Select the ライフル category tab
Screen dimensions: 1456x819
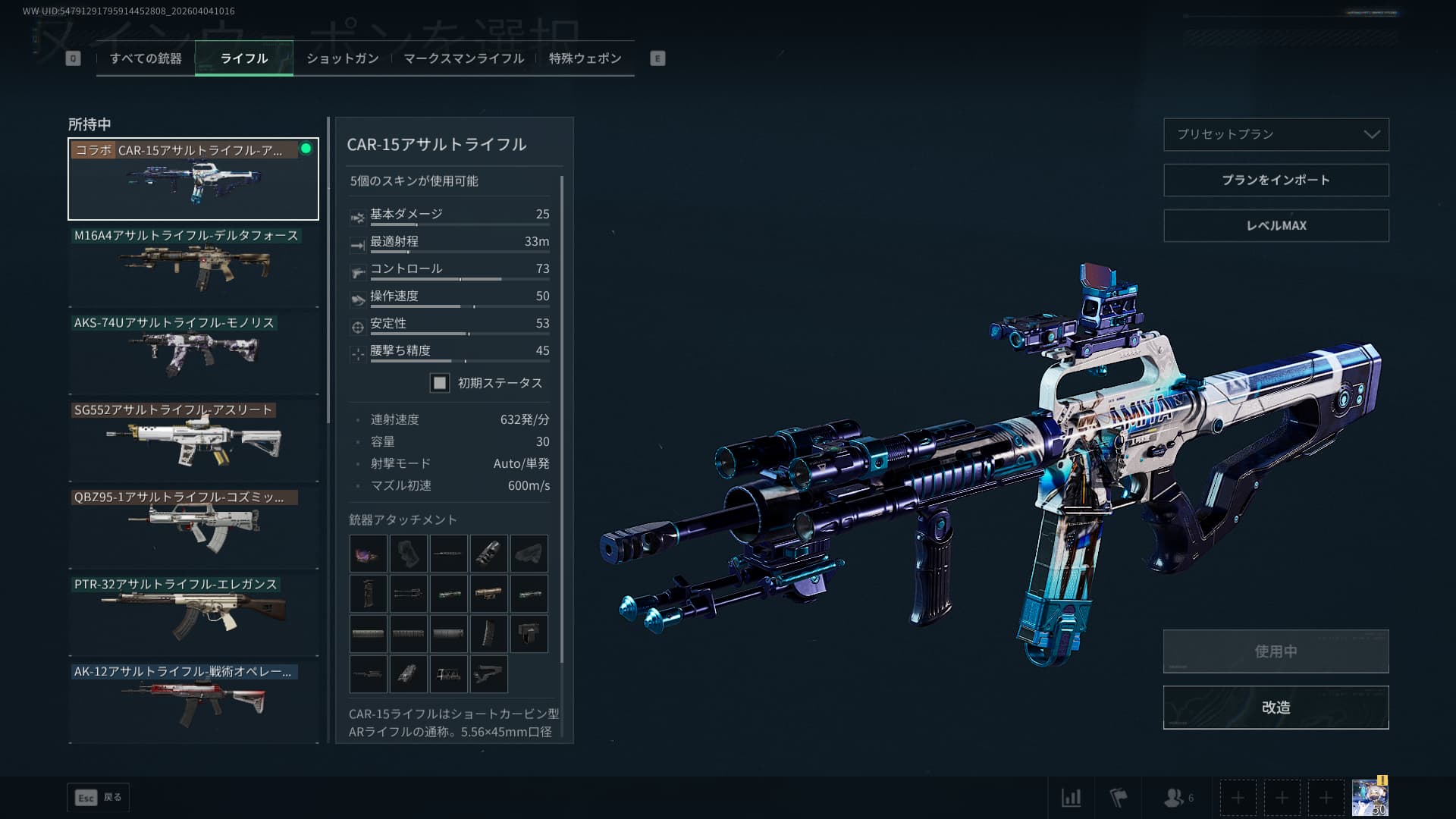click(x=243, y=58)
